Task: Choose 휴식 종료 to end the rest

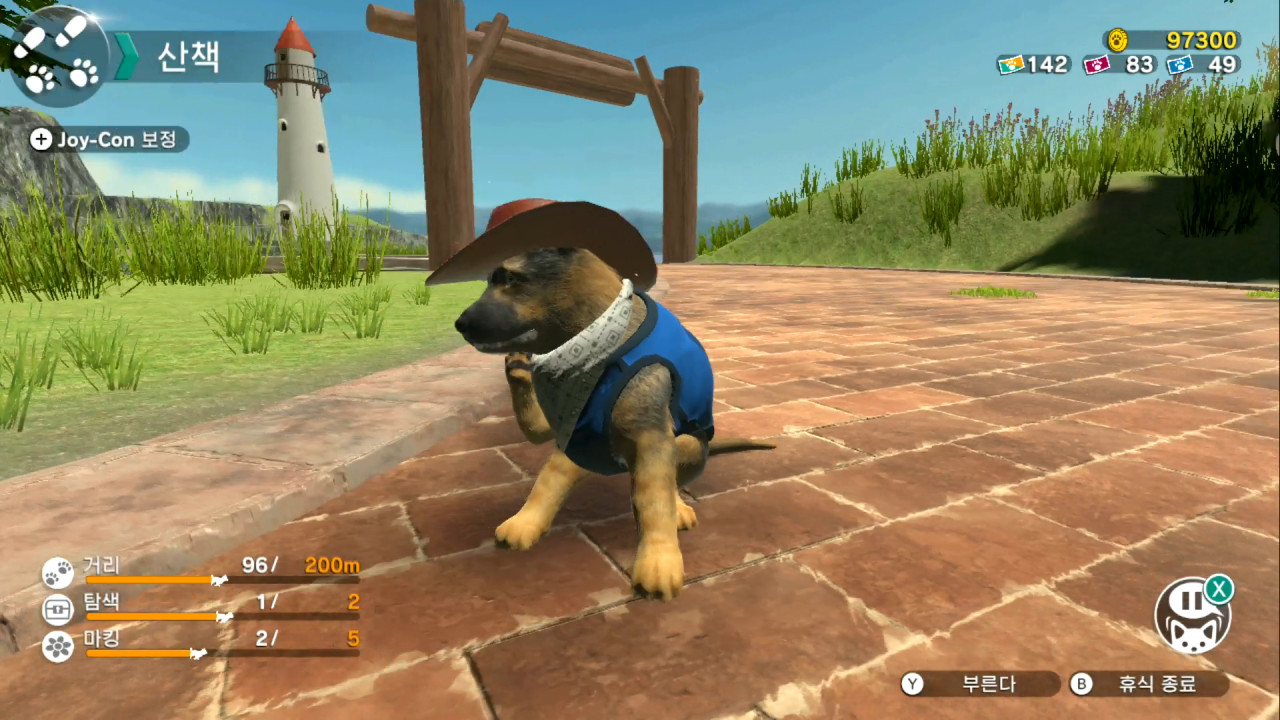Action: click(1148, 684)
